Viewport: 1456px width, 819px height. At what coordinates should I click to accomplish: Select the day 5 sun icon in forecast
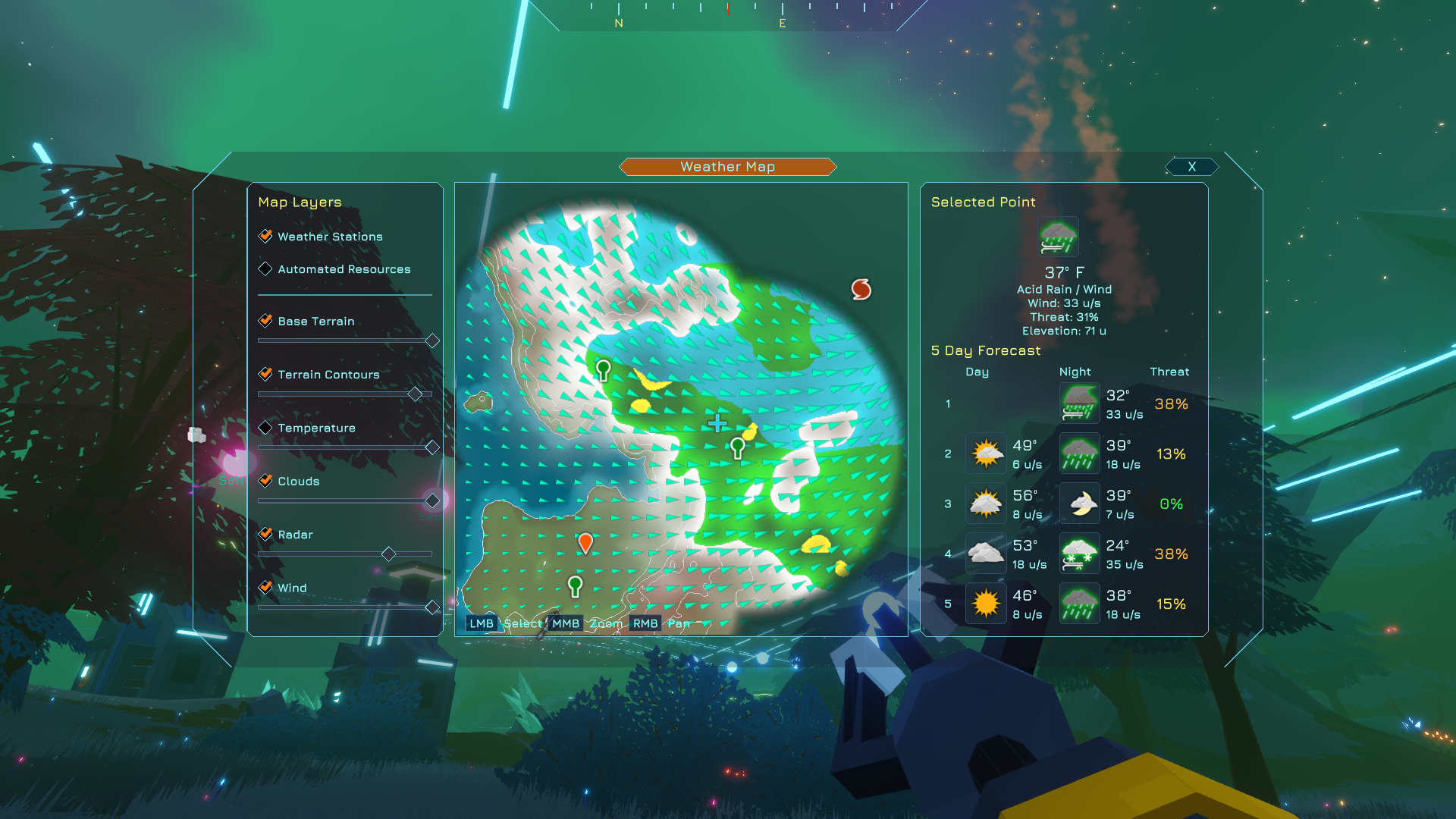[x=985, y=603]
